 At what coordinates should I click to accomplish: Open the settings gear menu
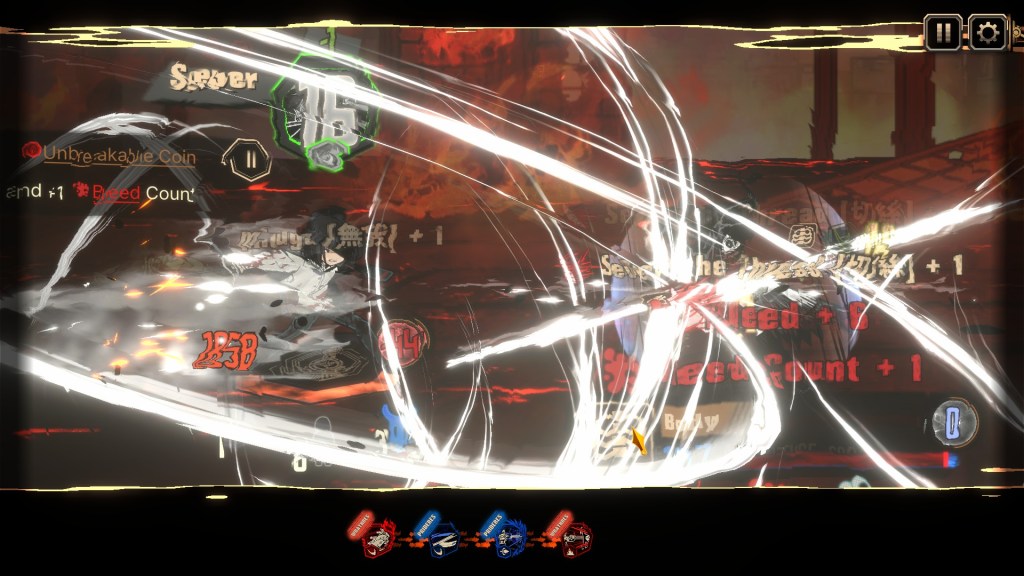[987, 33]
